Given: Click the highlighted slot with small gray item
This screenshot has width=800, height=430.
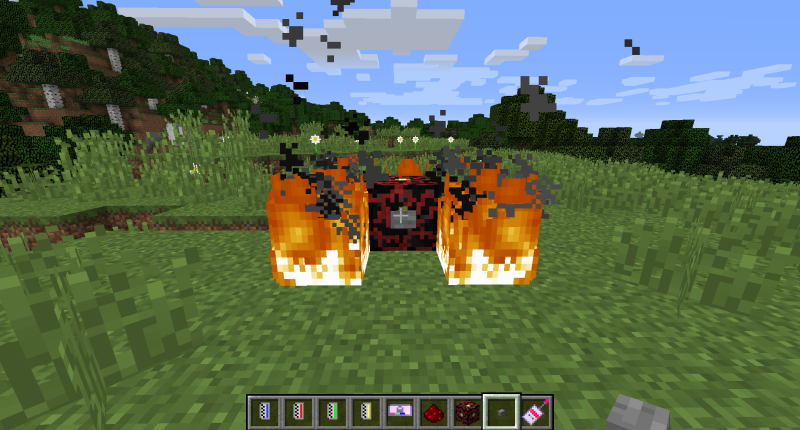Looking at the screenshot, I should [500, 412].
